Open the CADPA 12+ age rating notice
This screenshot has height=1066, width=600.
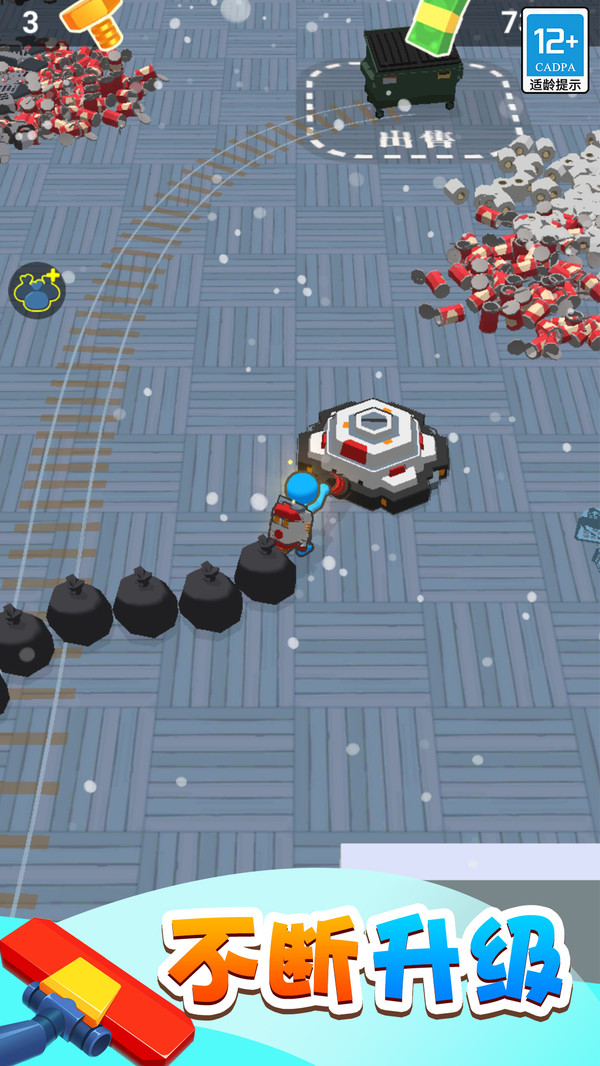point(555,51)
